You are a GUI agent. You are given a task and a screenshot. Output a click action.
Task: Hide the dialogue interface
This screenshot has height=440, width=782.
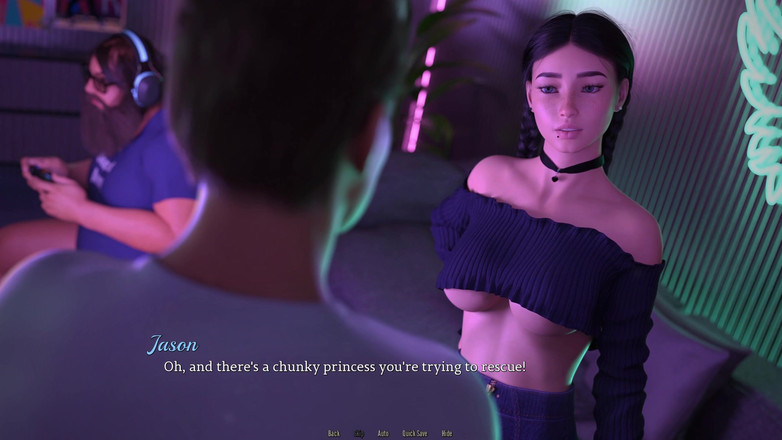point(447,433)
